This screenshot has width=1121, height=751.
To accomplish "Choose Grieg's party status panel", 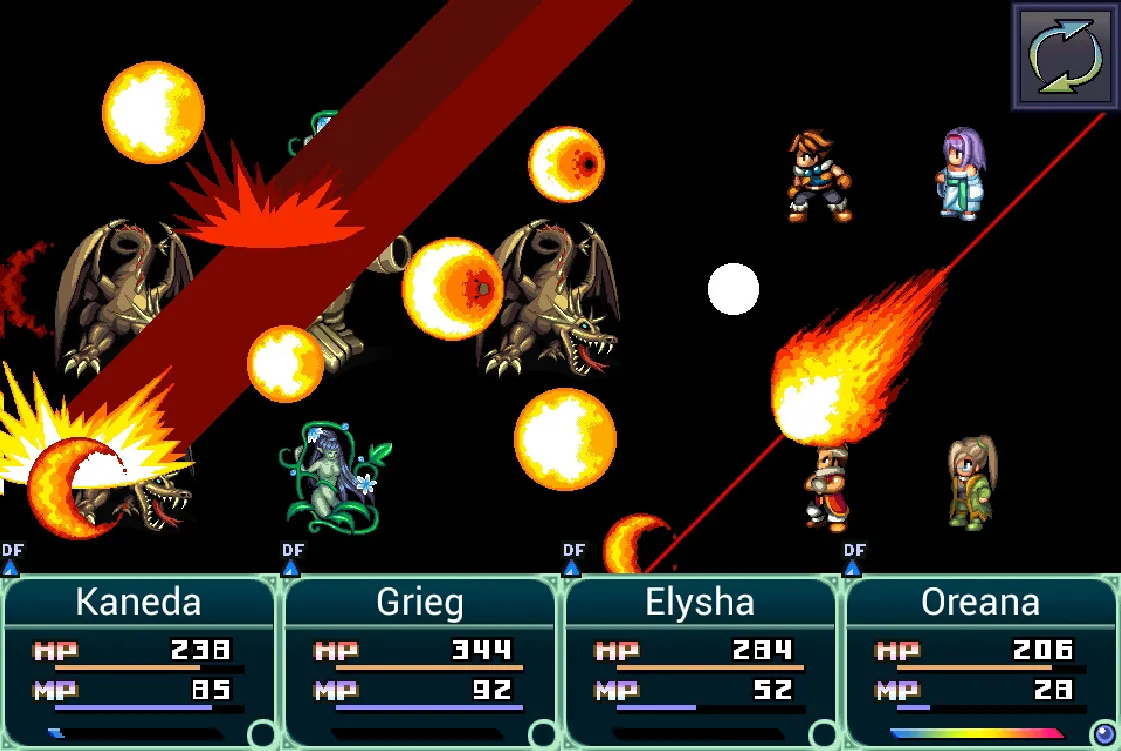I will tap(419, 660).
